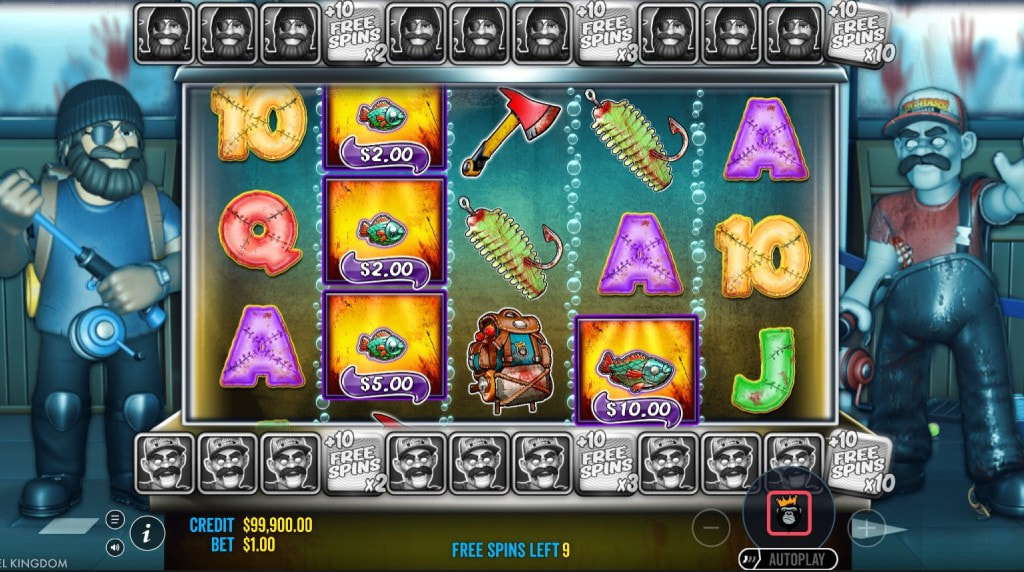This screenshot has width=1024, height=572.
Task: Decrease the bet with the minus button
Action: (710, 527)
